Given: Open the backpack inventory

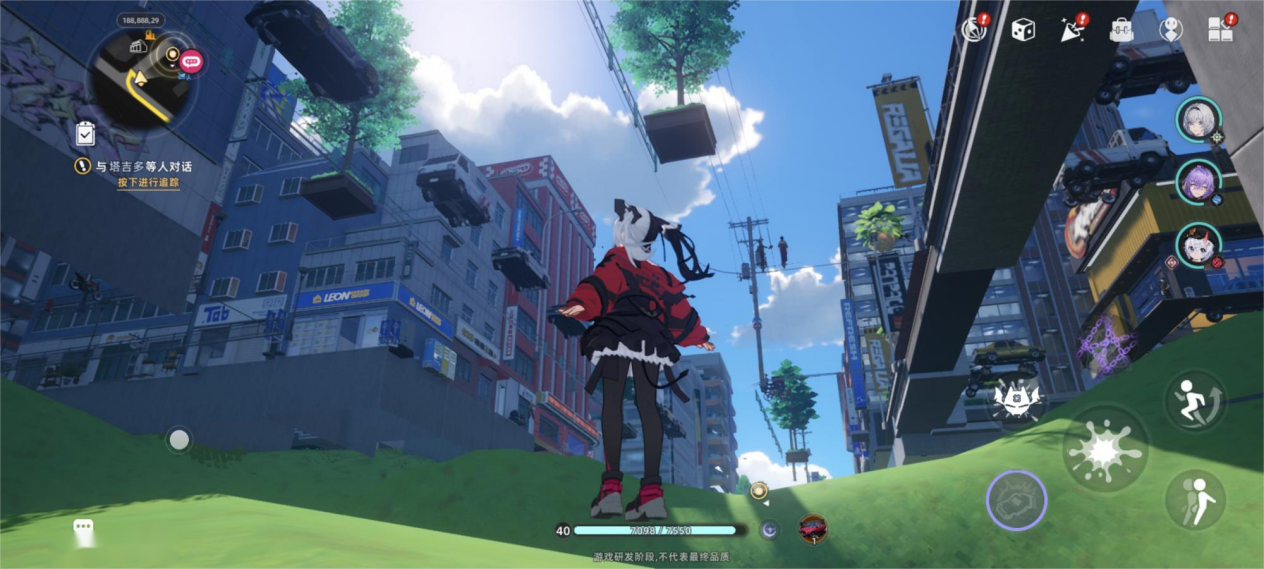Looking at the screenshot, I should [1122, 30].
